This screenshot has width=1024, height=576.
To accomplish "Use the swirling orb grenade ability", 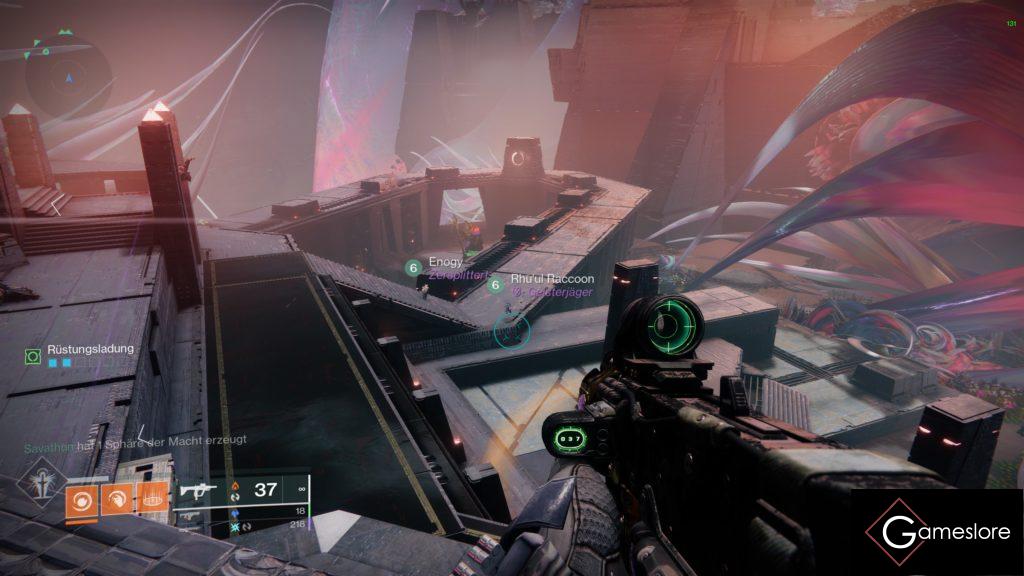I will point(81,498).
